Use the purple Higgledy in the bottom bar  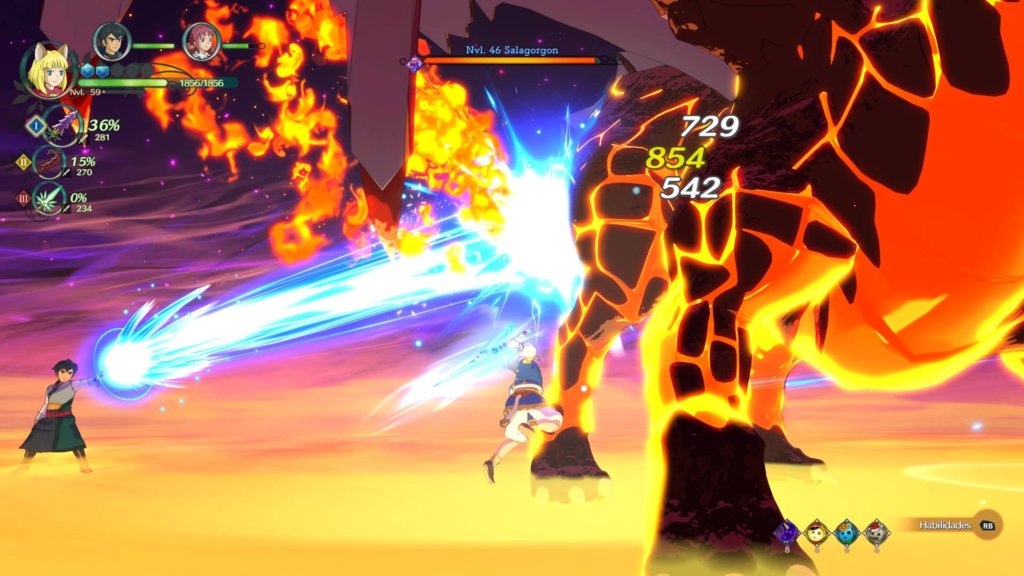coord(788,532)
